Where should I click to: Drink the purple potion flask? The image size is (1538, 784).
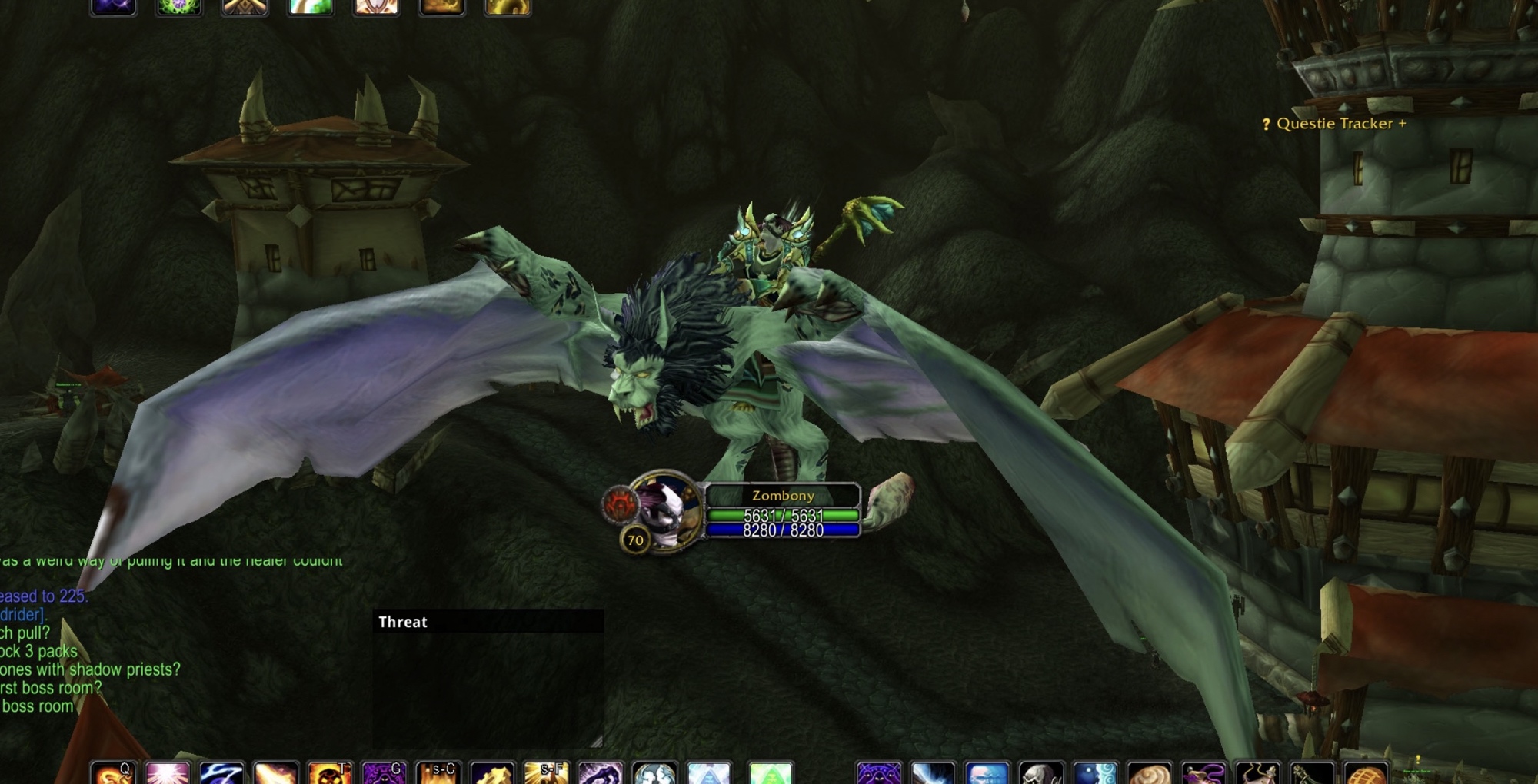tap(1203, 773)
